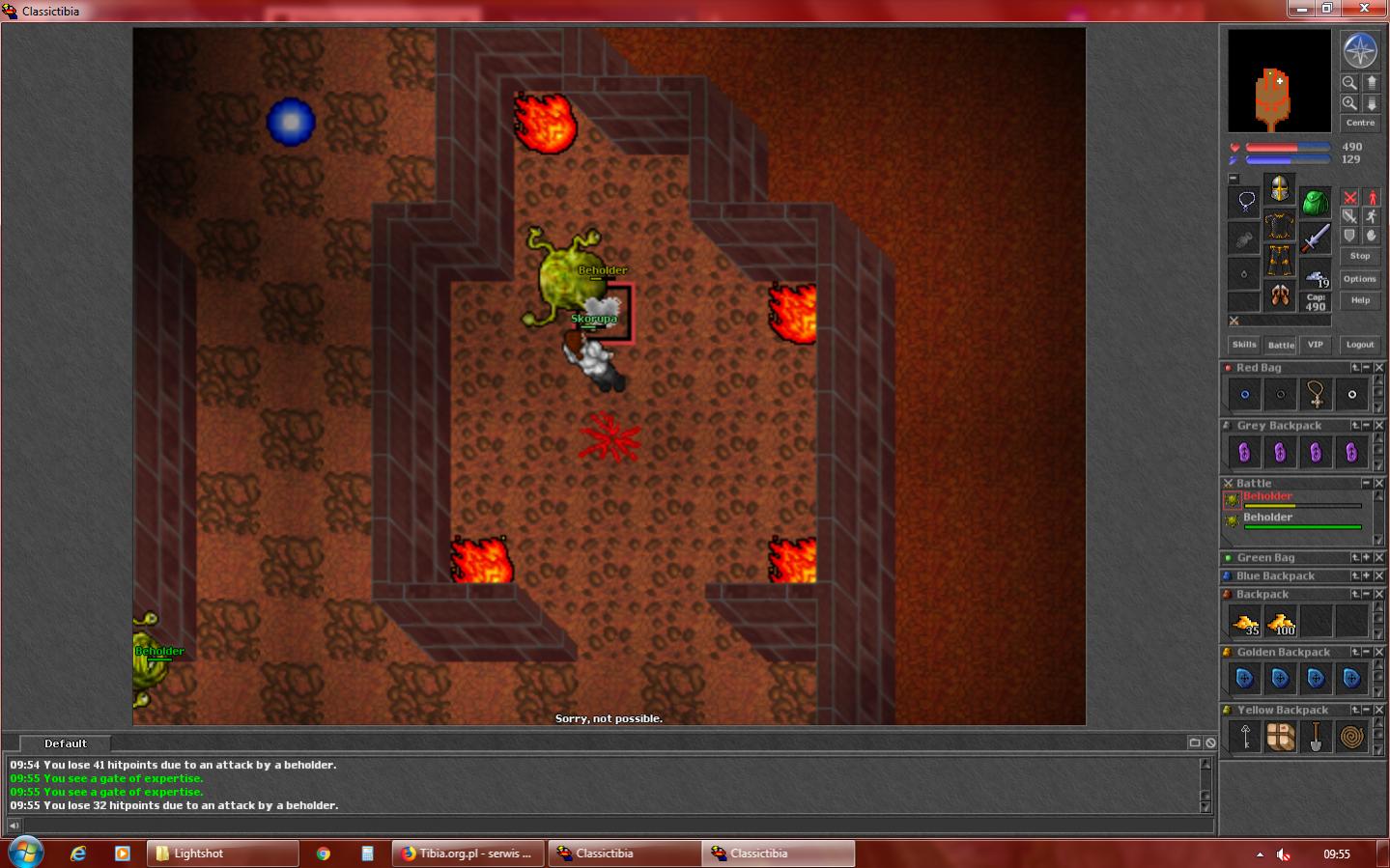The width and height of the screenshot is (1390, 868).
Task: Click the Stop button
Action: pos(1359,256)
